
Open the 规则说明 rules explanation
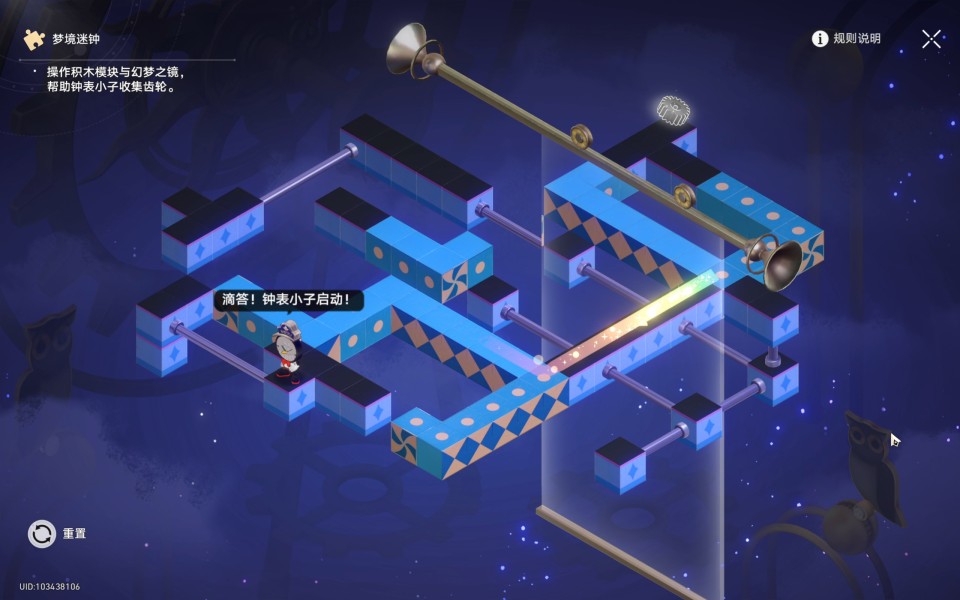846,39
